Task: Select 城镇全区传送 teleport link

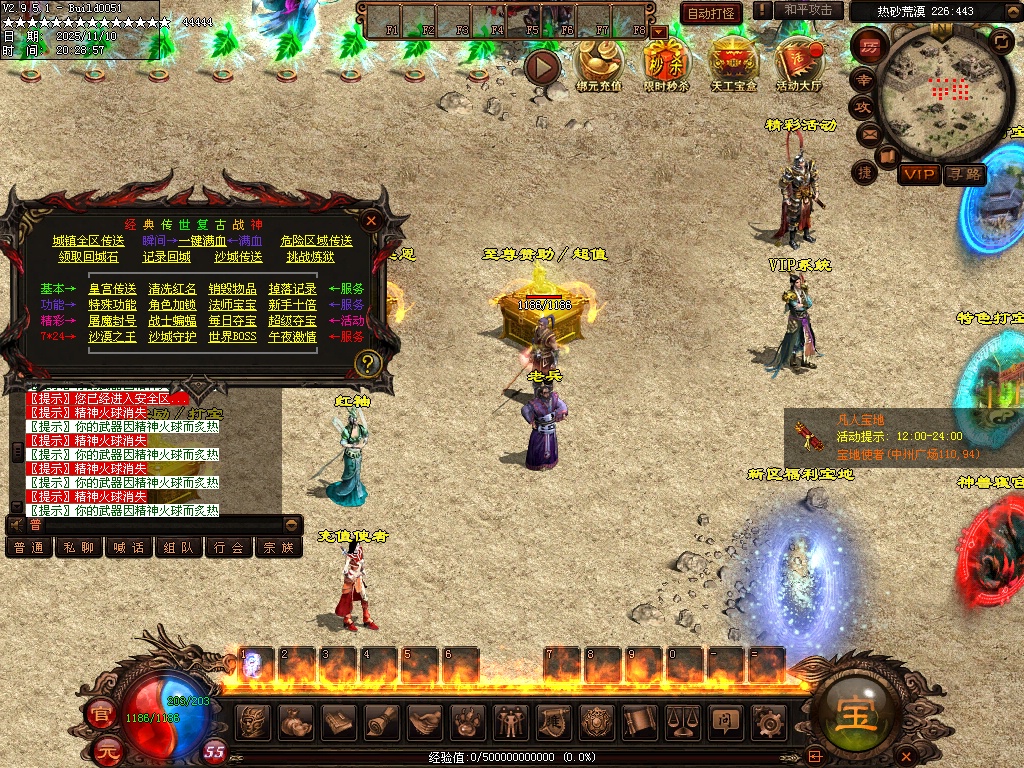Action: [x=89, y=241]
